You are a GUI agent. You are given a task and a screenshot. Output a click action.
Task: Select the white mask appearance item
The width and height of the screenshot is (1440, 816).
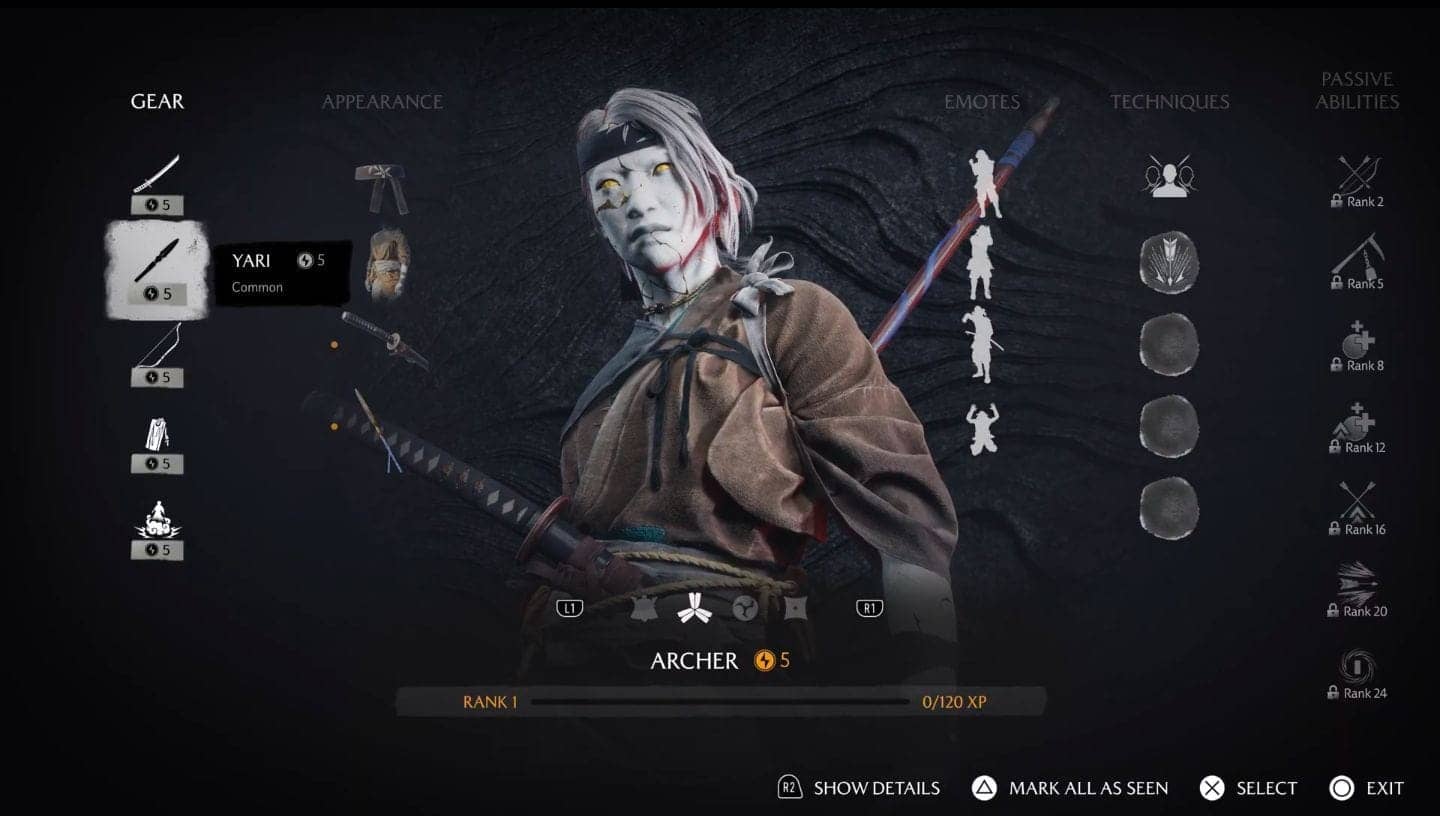click(x=386, y=264)
